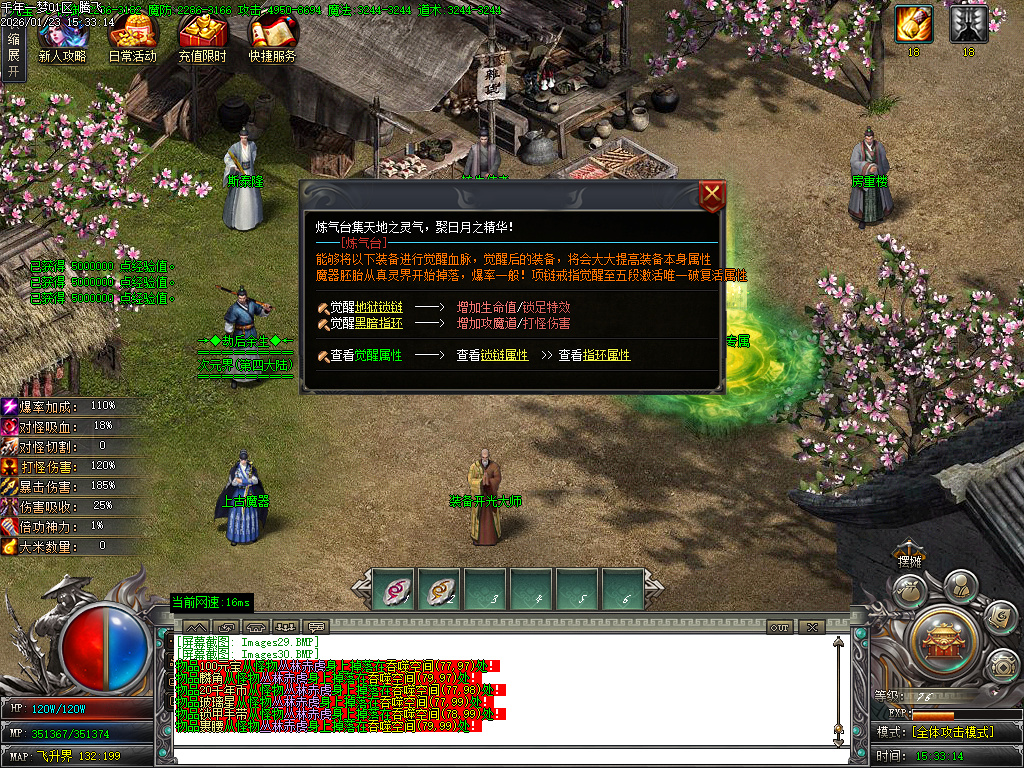View 指环属性 ring attributes
The width and height of the screenshot is (1024, 768).
tap(607, 356)
